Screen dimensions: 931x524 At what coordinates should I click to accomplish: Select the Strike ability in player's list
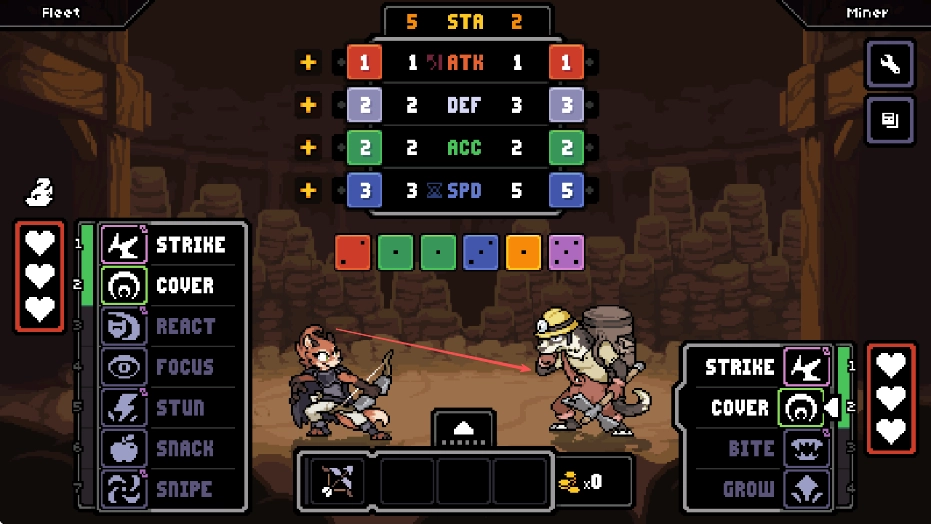[171, 245]
